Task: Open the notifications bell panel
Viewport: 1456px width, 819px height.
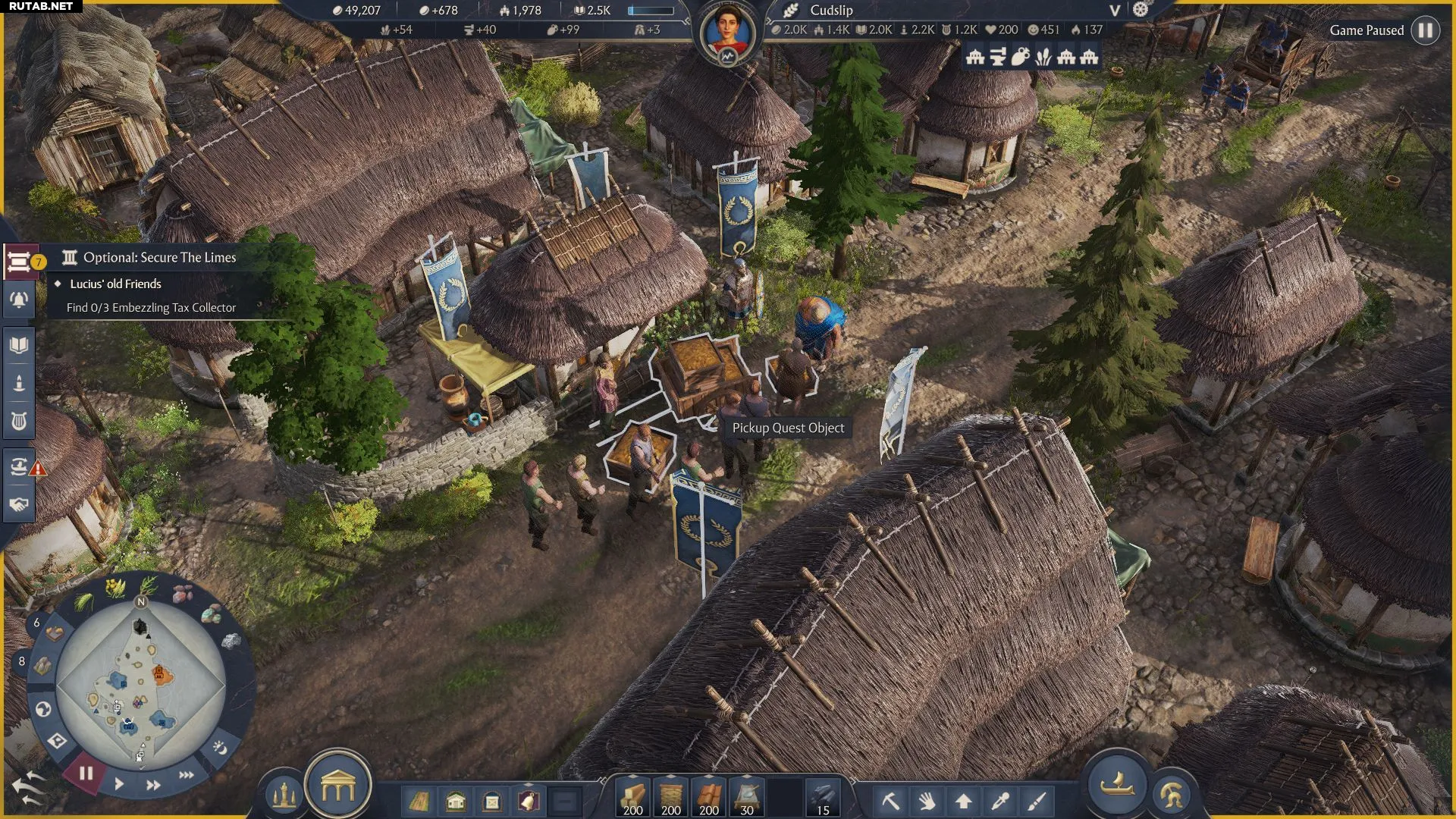Action: point(19,300)
